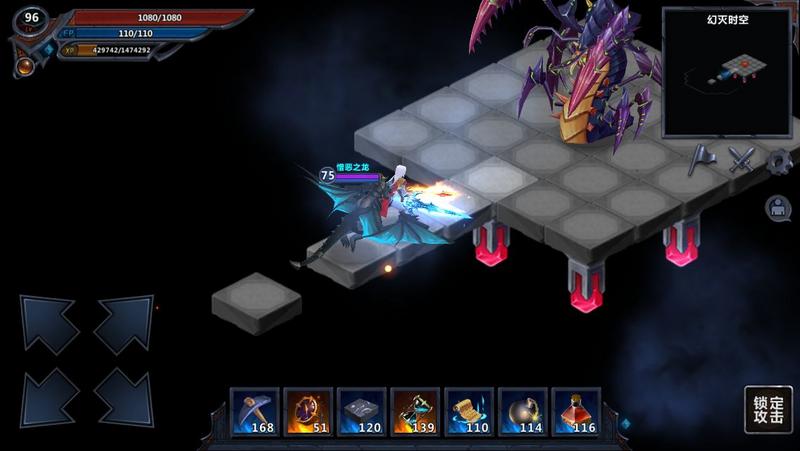Select the stone block item slot

(x=362, y=411)
